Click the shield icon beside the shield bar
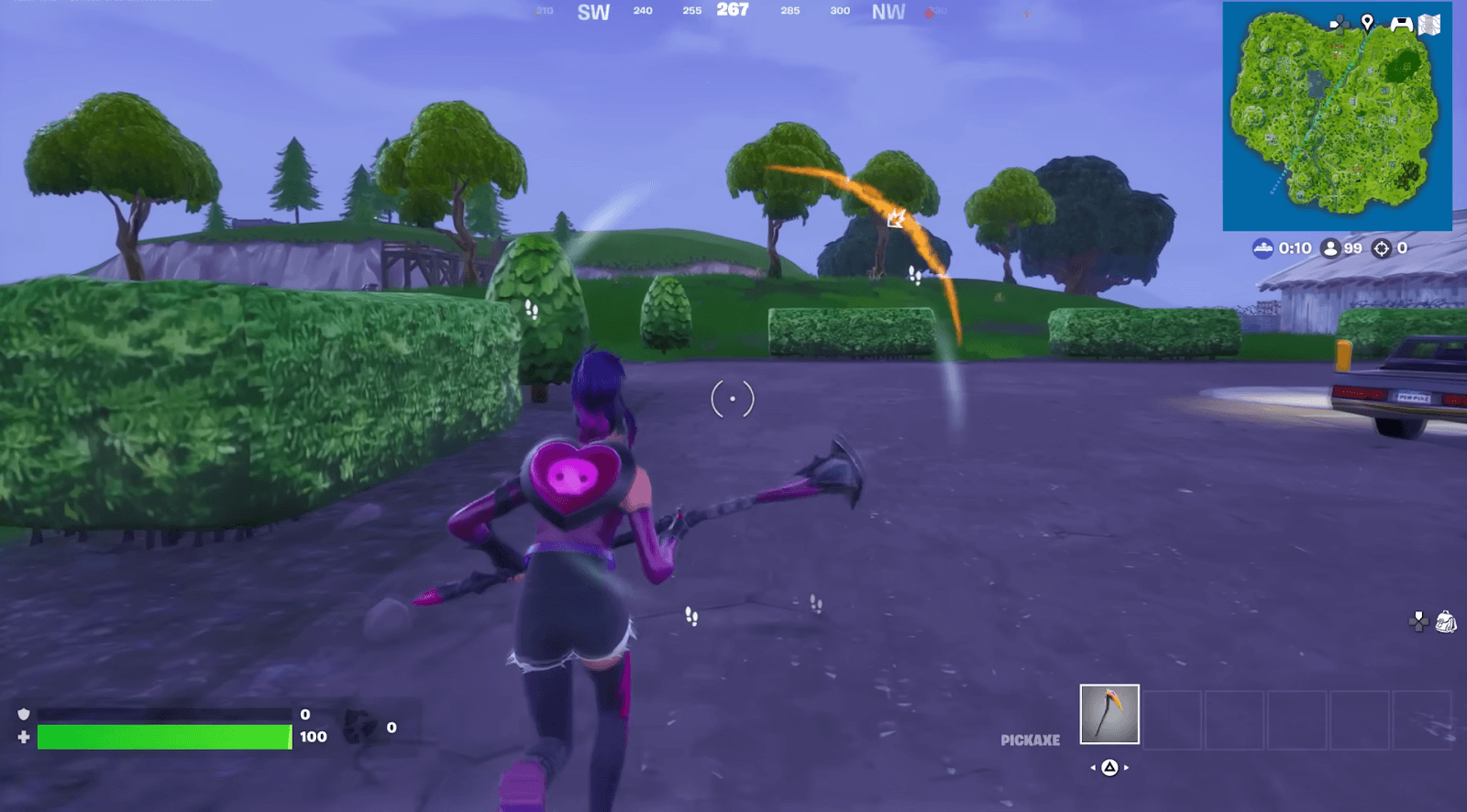The height and width of the screenshot is (812, 1467). point(24,715)
